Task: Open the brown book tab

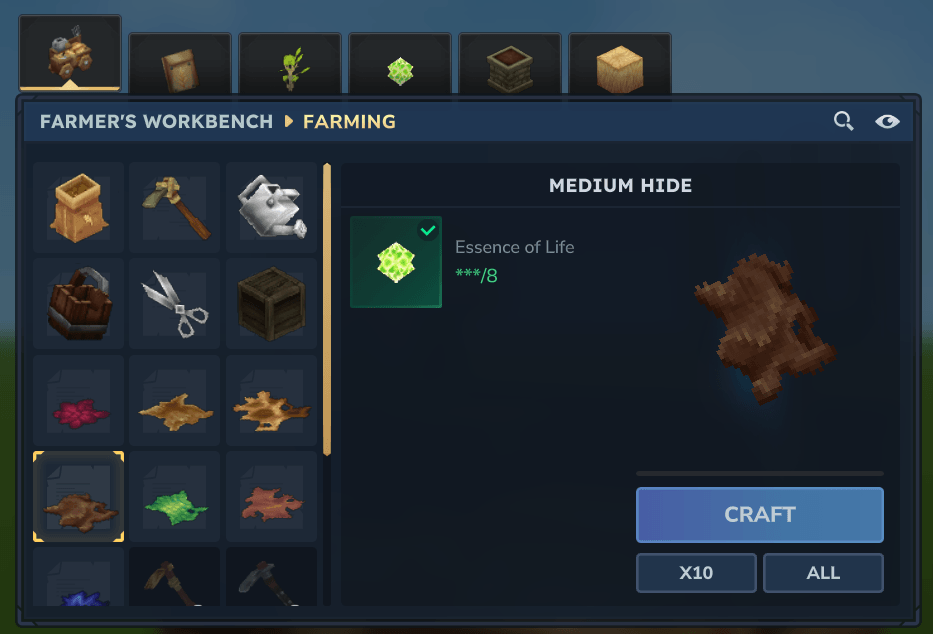Action: [180, 68]
